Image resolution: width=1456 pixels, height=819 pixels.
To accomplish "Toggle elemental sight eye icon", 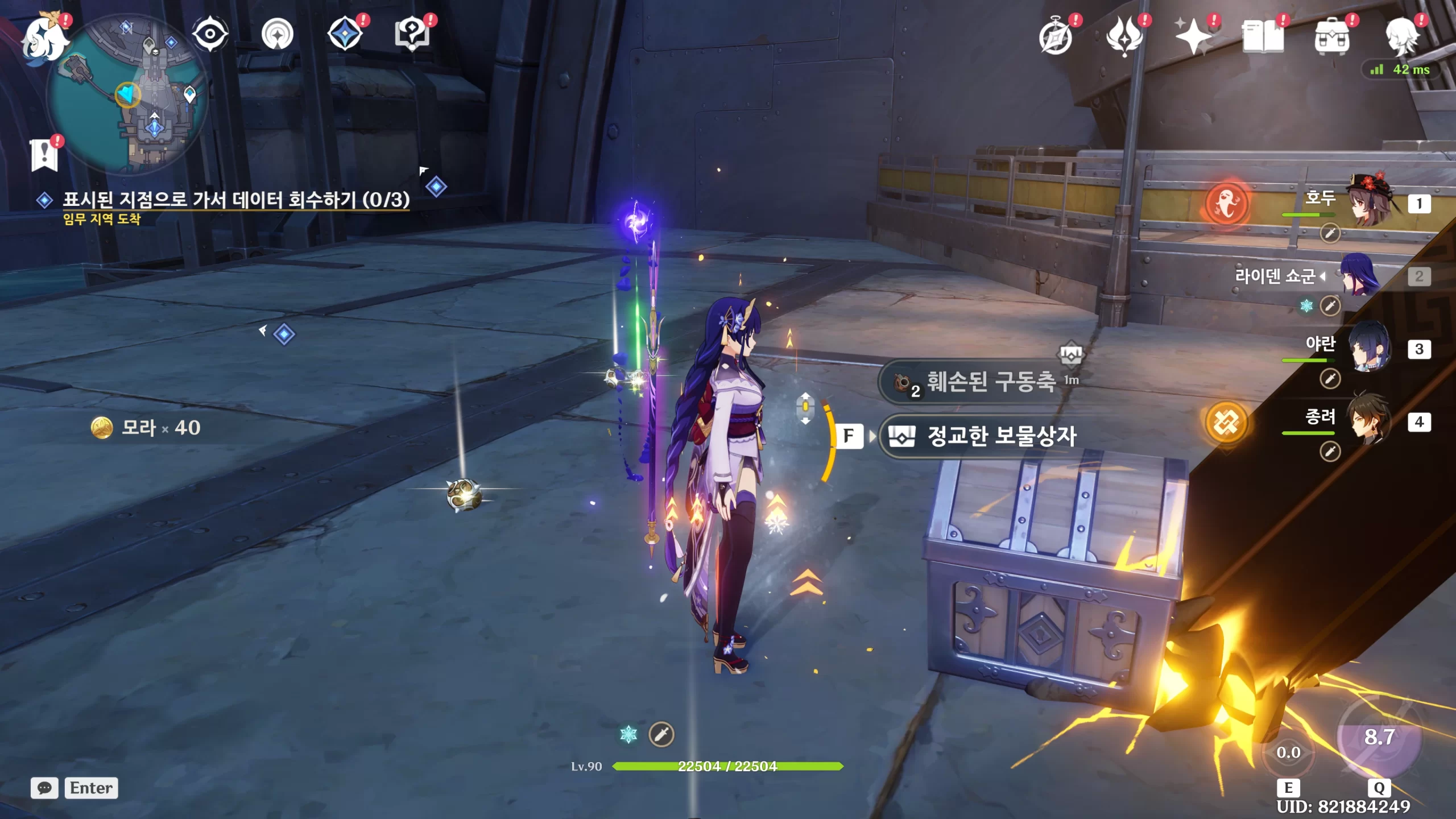I will 210,34.
